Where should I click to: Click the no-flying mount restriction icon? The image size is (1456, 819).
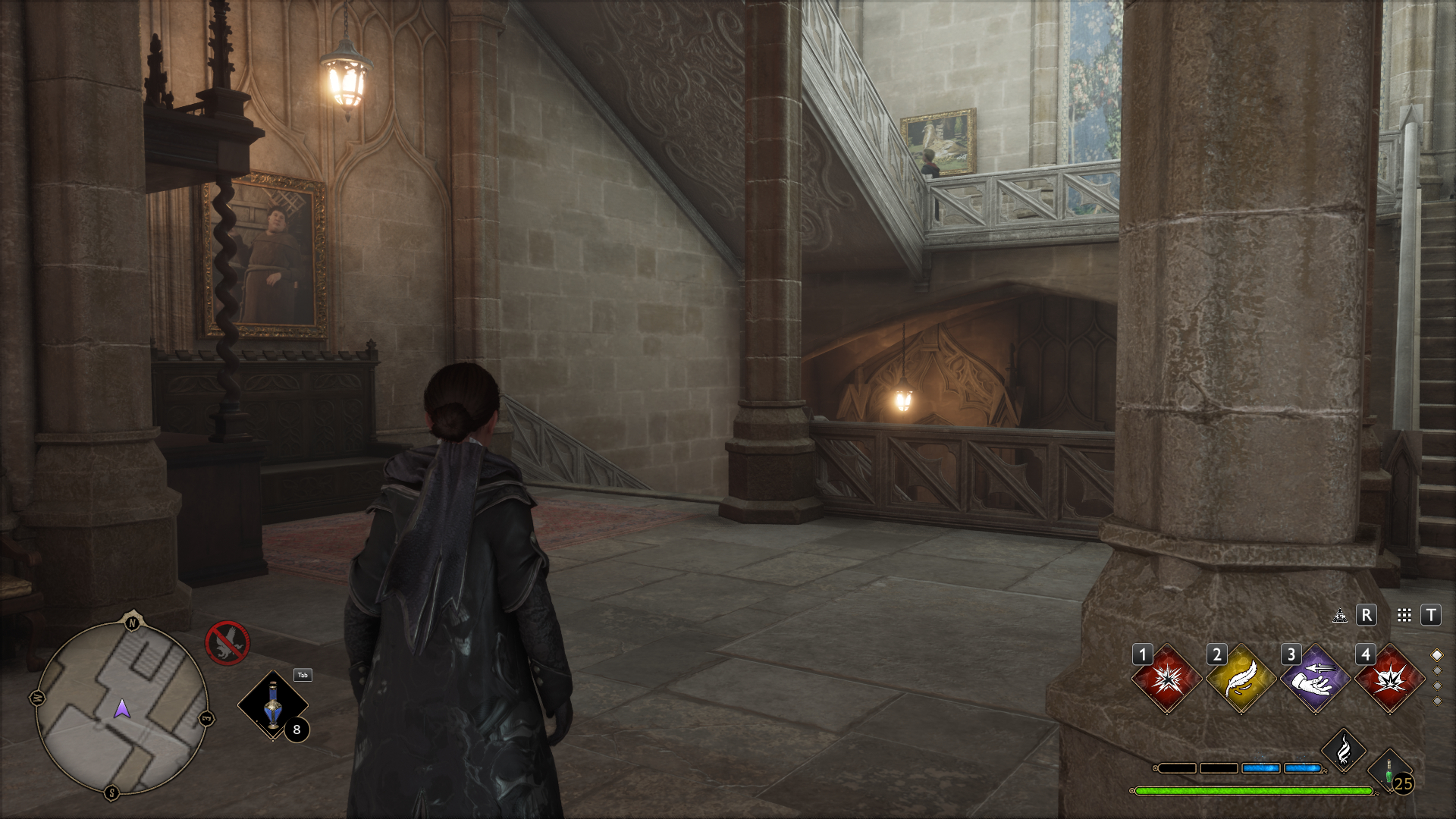227,643
